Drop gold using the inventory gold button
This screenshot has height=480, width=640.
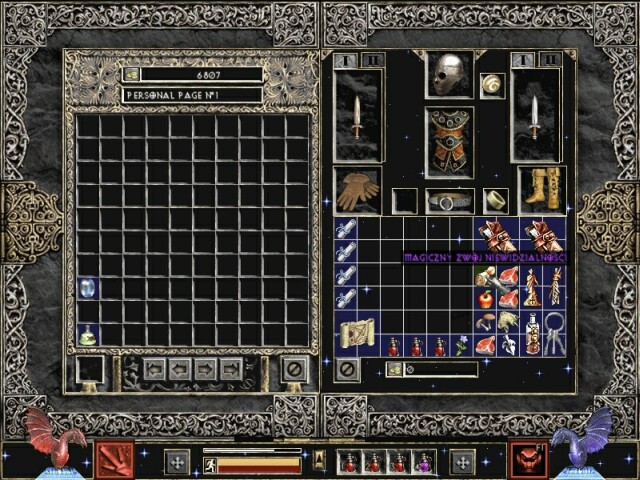point(395,370)
